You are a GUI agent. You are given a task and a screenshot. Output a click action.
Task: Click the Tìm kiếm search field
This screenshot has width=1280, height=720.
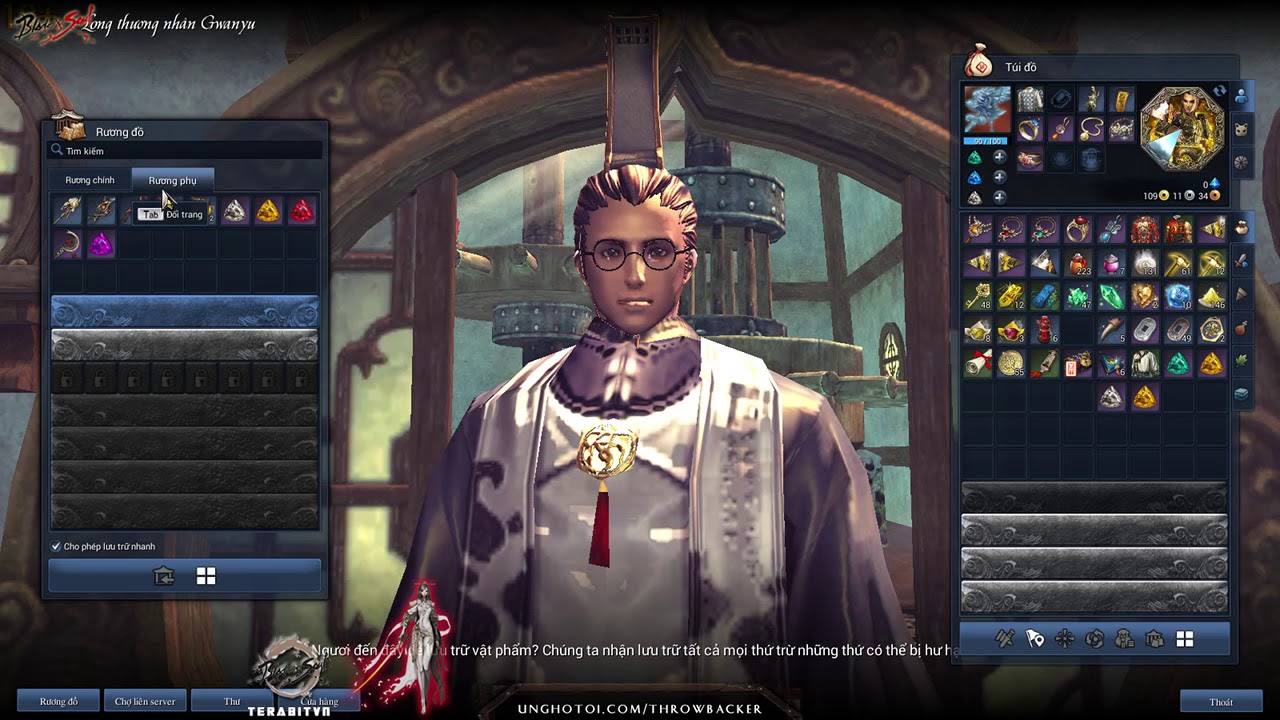(x=190, y=151)
